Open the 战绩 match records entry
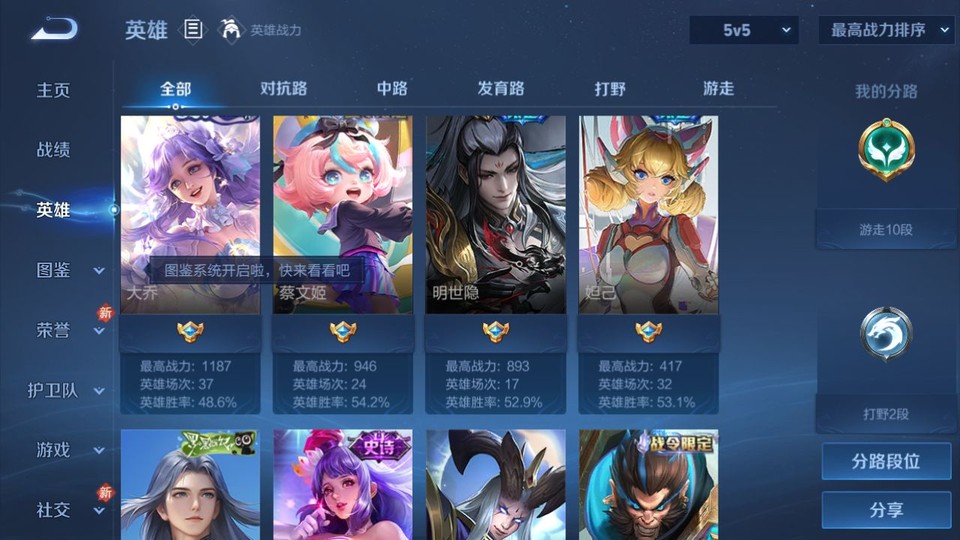 coord(54,150)
